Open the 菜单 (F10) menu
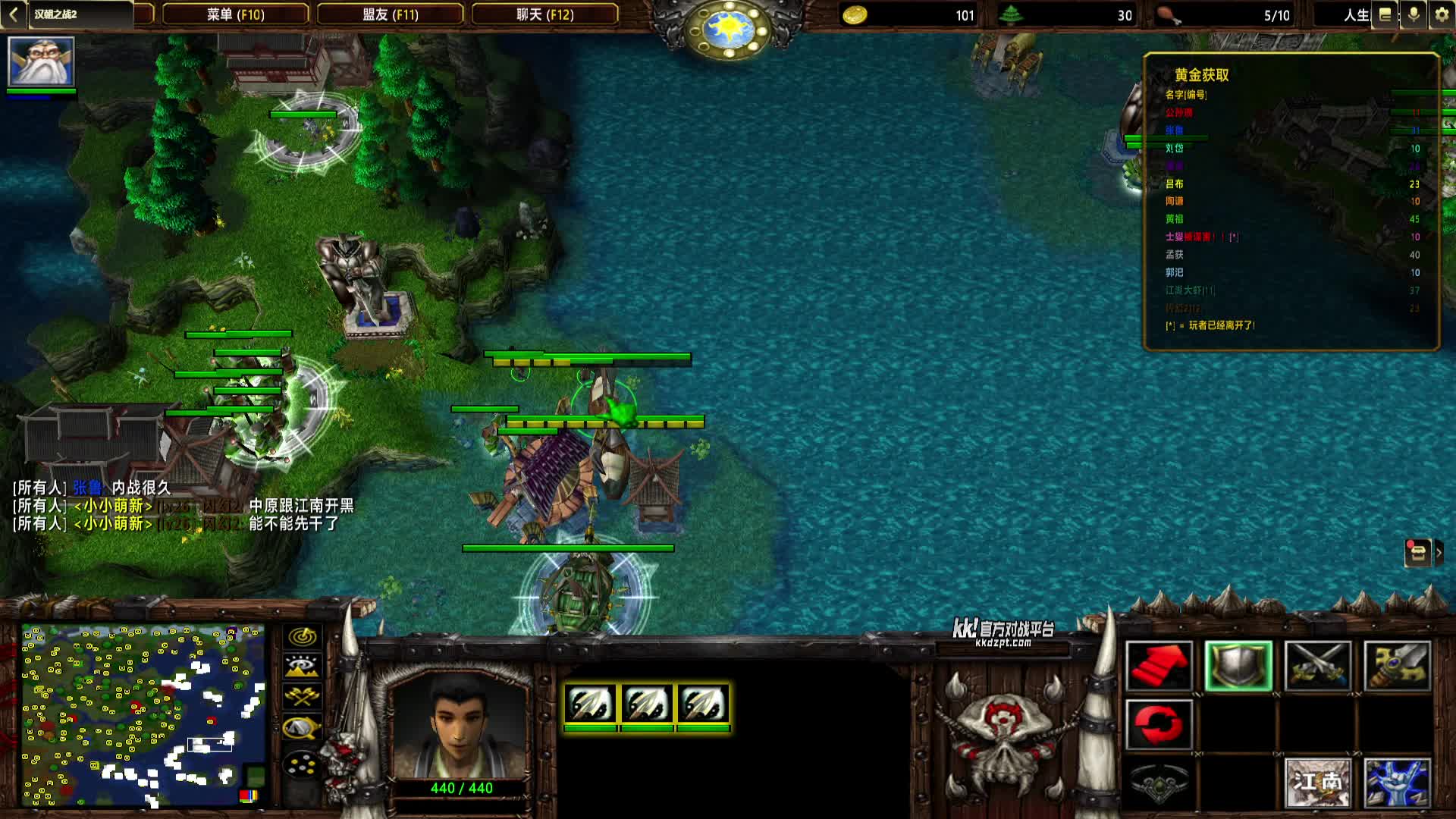The width and height of the screenshot is (1456, 819). pyautogui.click(x=235, y=14)
